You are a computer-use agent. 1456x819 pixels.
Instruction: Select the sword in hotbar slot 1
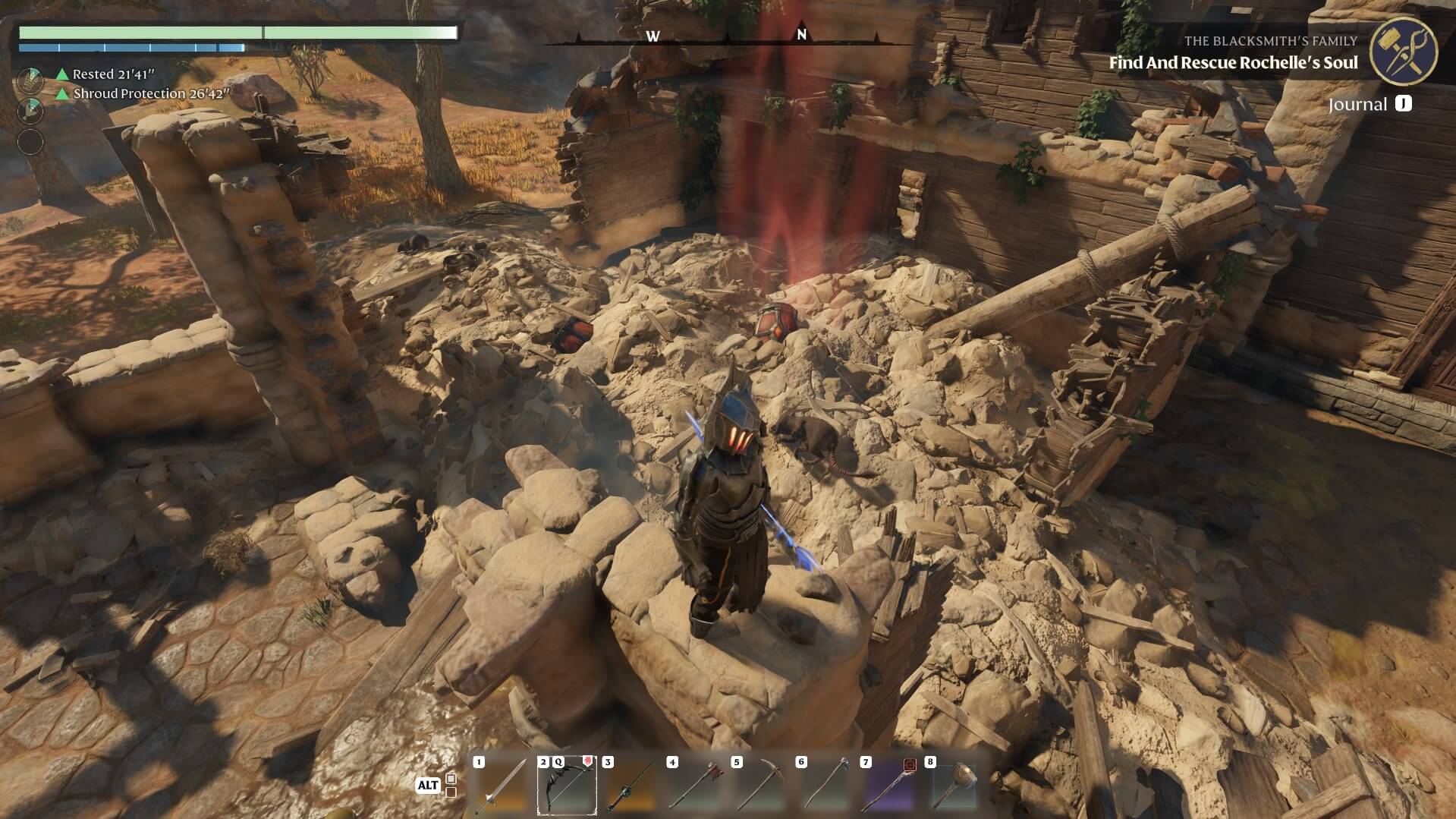502,786
